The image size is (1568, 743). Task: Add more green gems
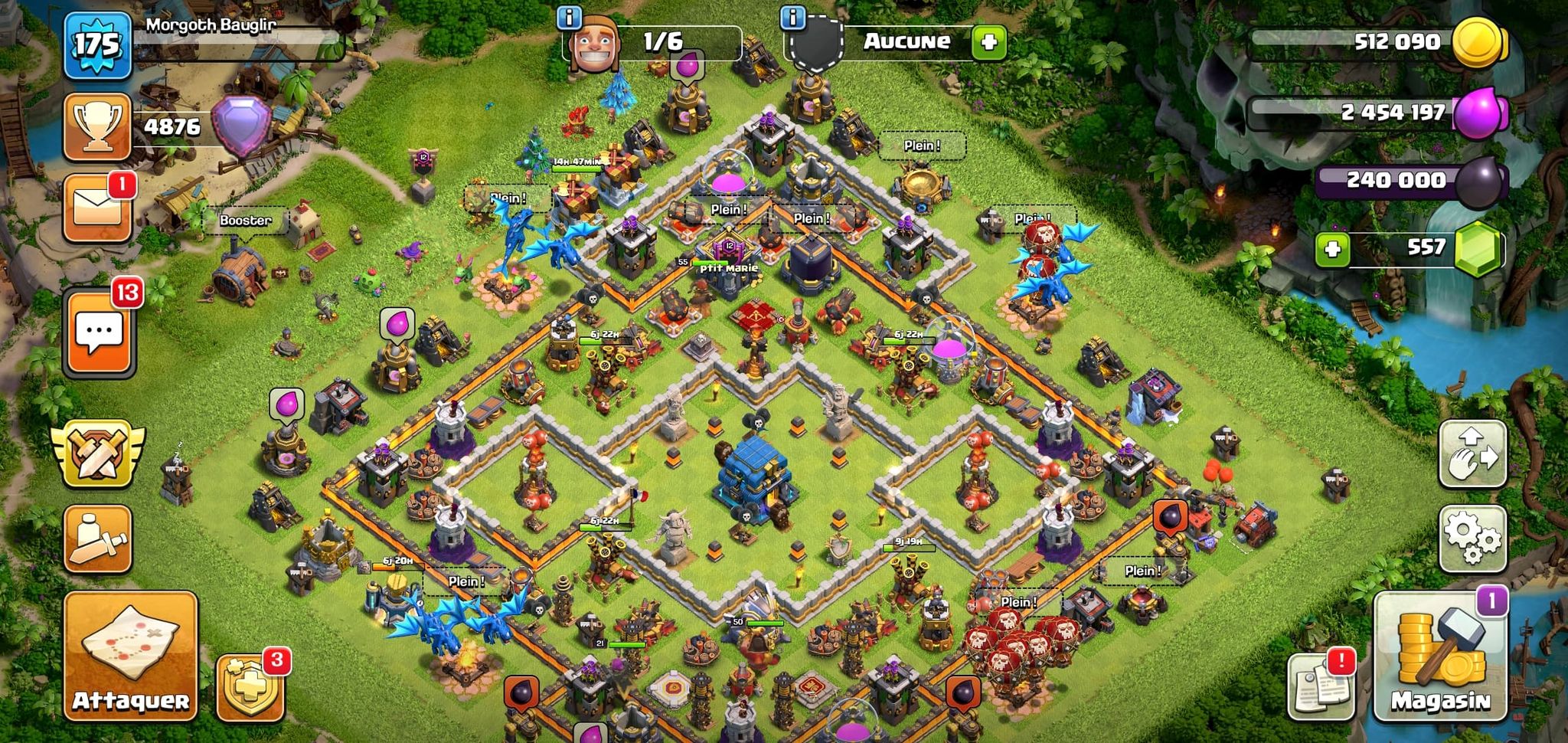click(x=1332, y=250)
